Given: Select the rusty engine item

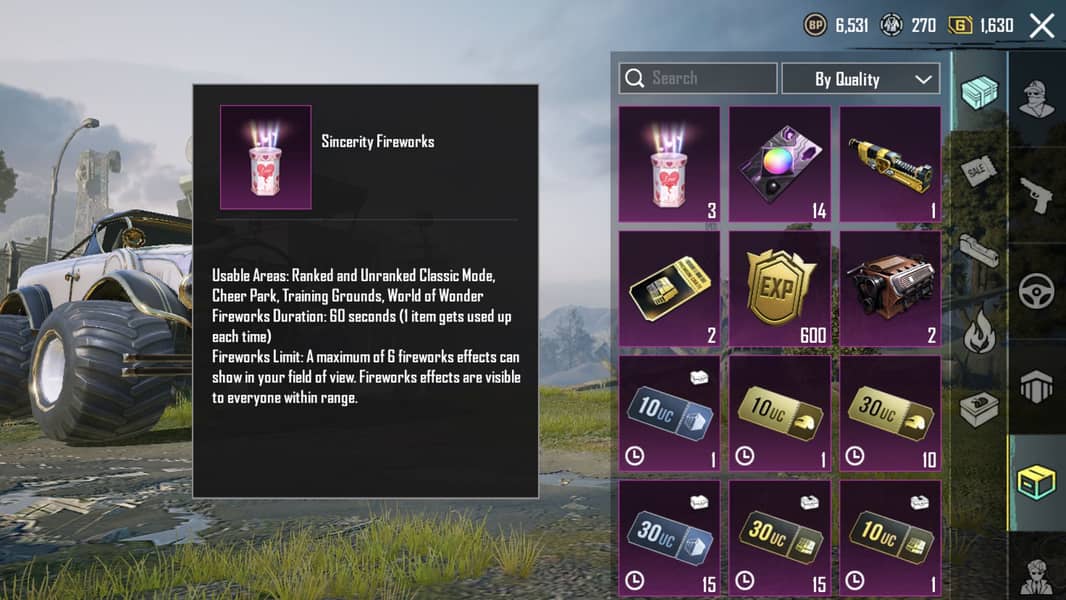Looking at the screenshot, I should 890,289.
